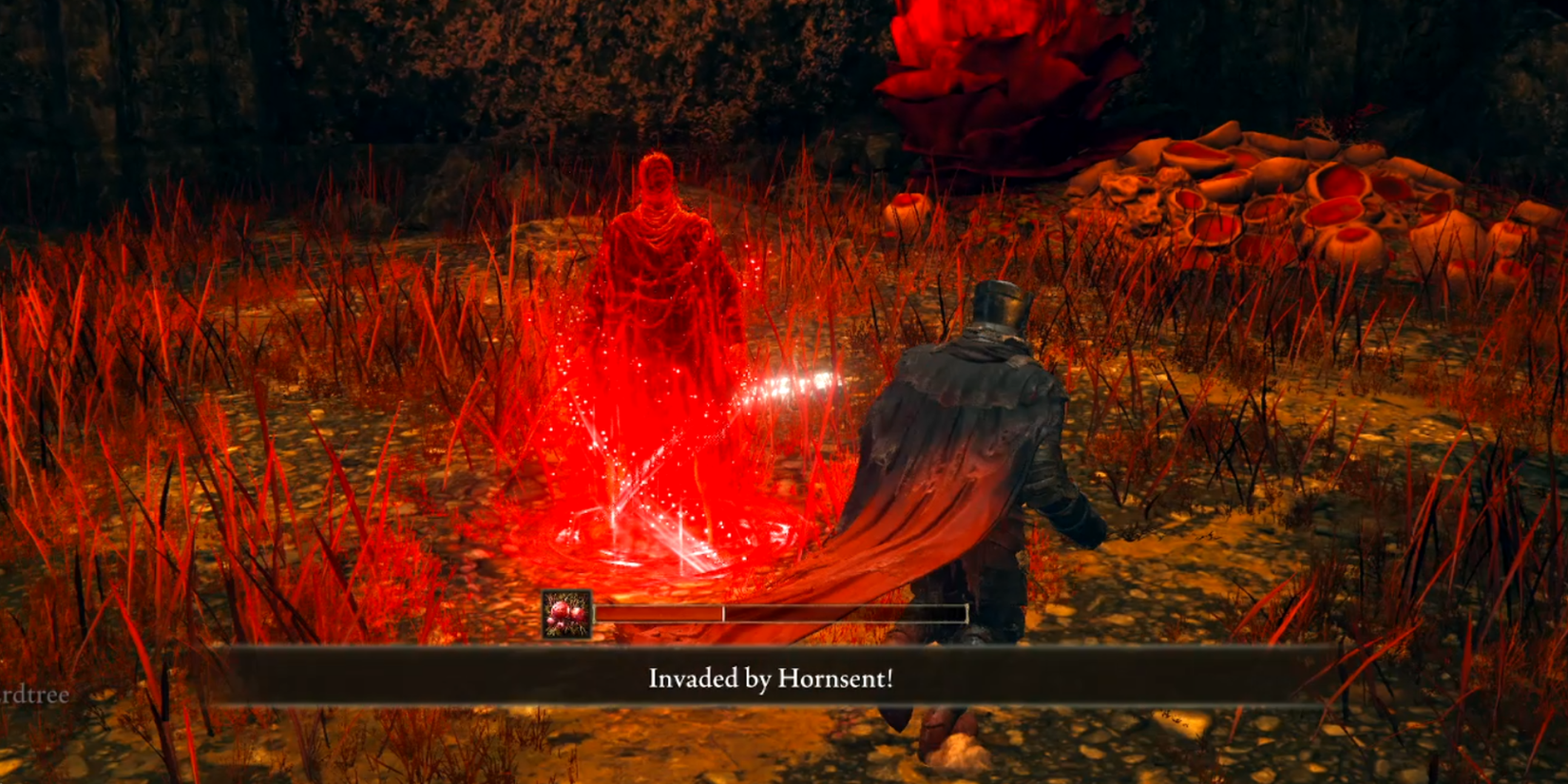
Task: Click the item progress bar
Action: 836,614
